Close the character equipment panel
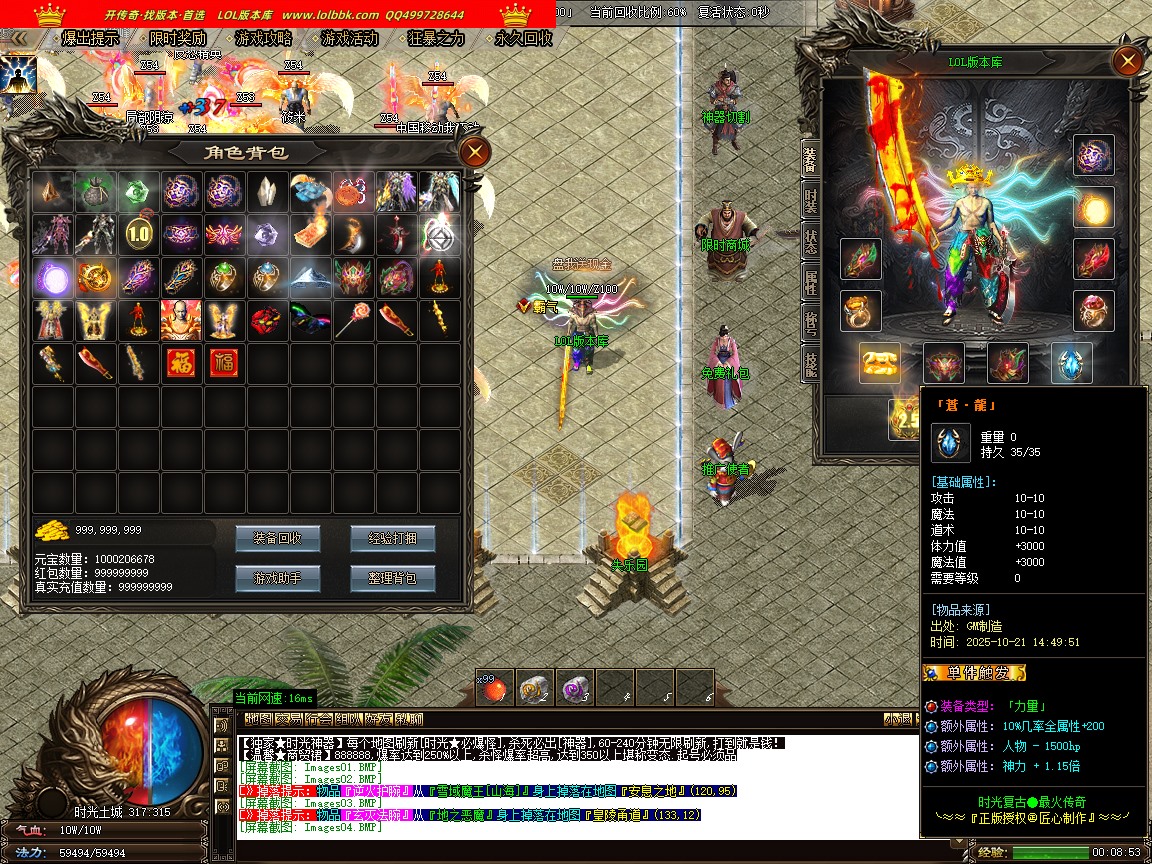 1127,62
